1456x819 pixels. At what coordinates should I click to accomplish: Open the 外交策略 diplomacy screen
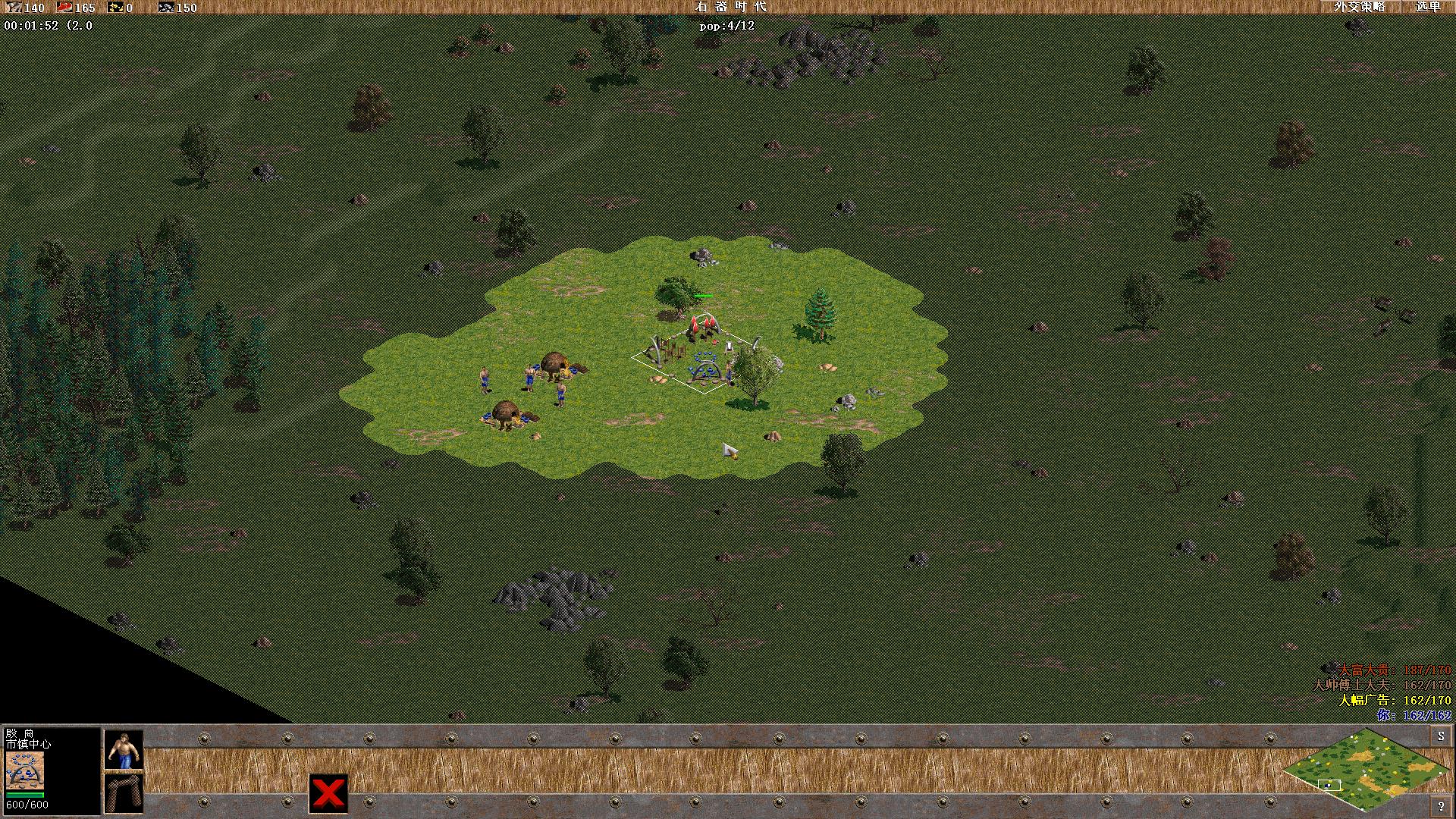1361,8
